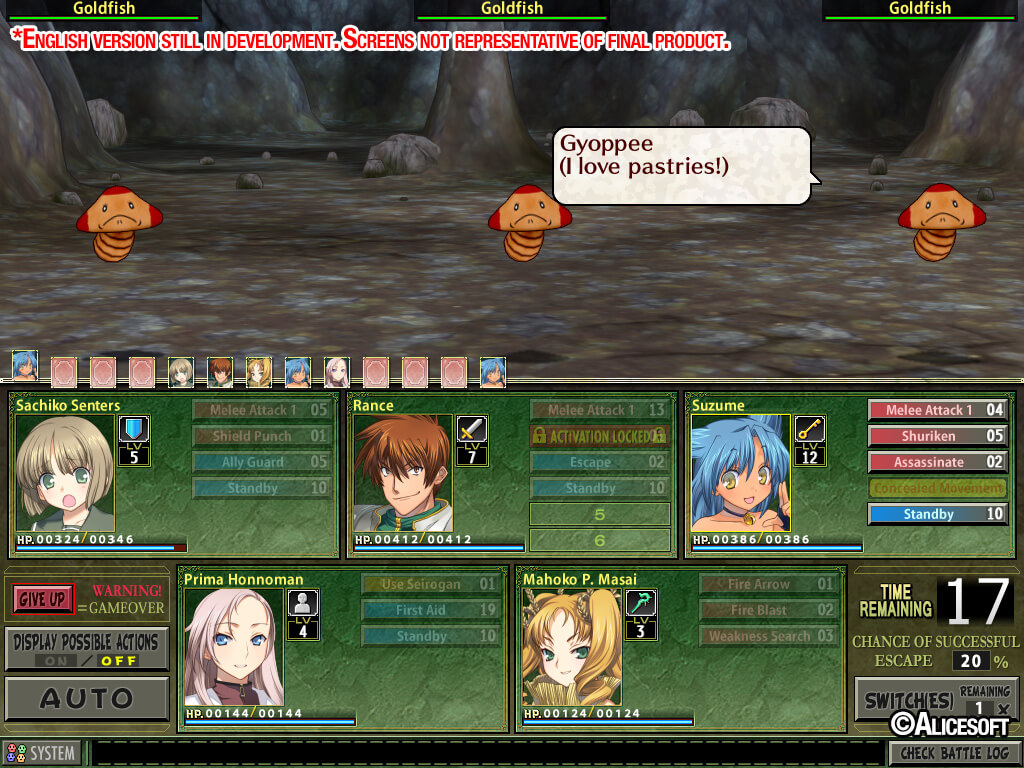Select Prima's Use Seirogan action

[430, 584]
